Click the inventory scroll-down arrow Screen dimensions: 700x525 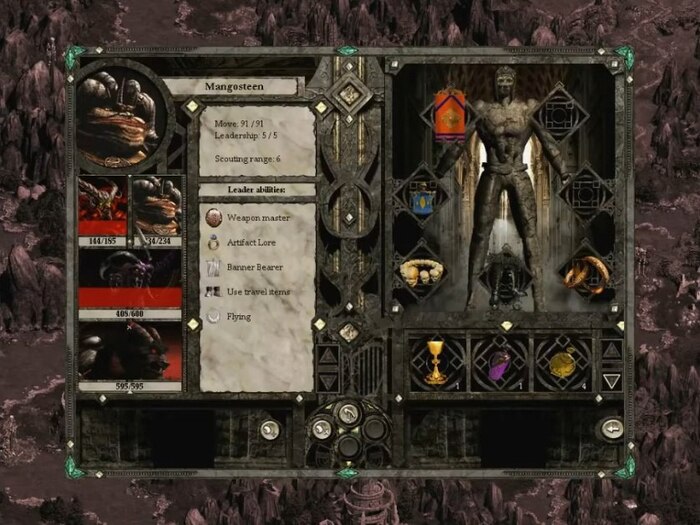(611, 380)
